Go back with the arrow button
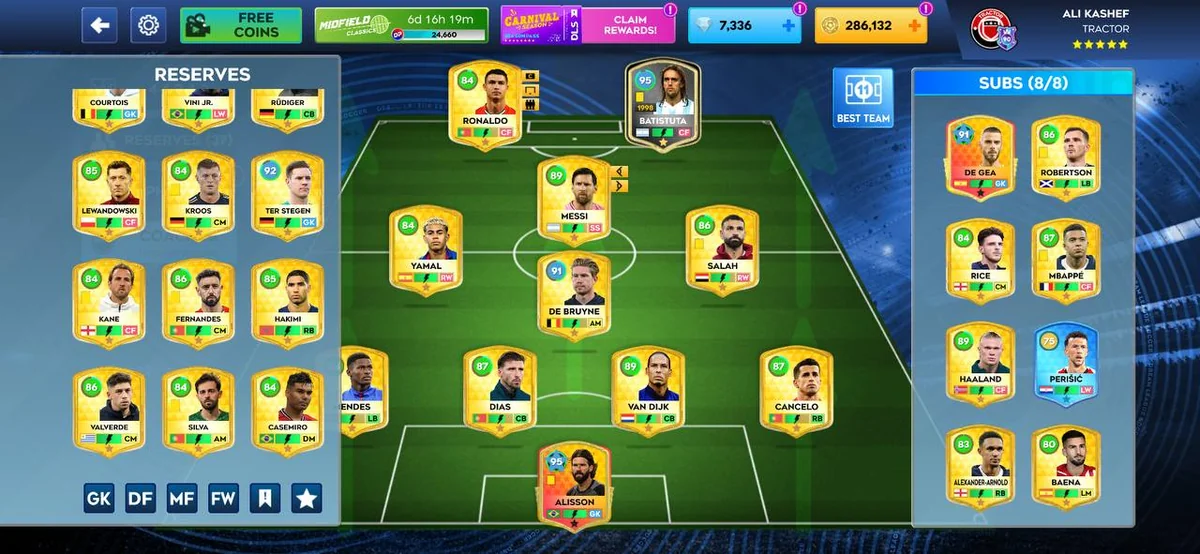Image resolution: width=1200 pixels, height=554 pixels. click(x=99, y=25)
